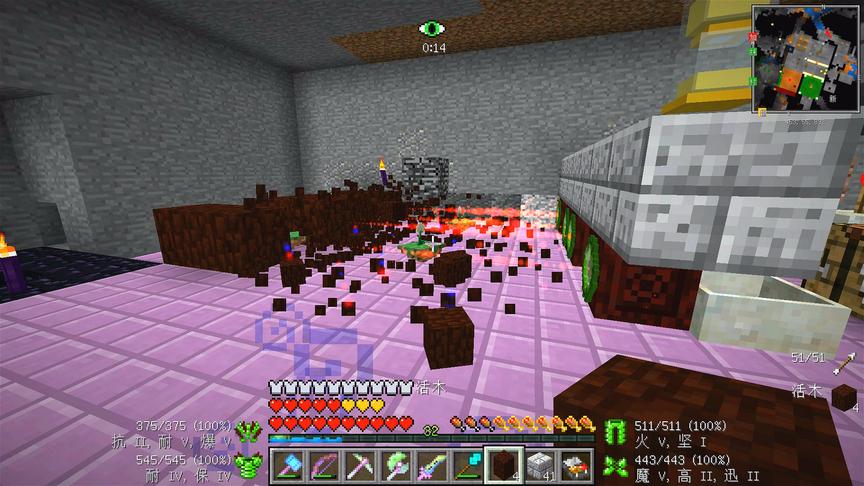The image size is (864, 486).
Task: Select the rainbow sword hotbar slot
Action: click(431, 465)
